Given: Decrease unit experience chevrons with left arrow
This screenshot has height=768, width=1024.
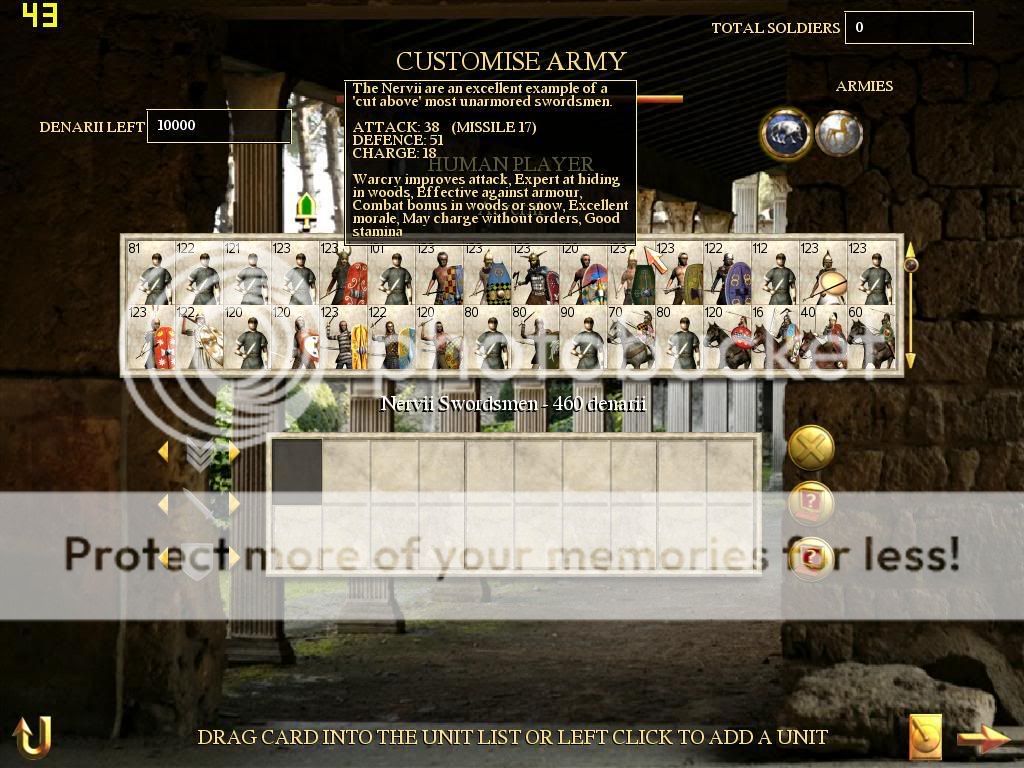Looking at the screenshot, I should click(x=163, y=453).
